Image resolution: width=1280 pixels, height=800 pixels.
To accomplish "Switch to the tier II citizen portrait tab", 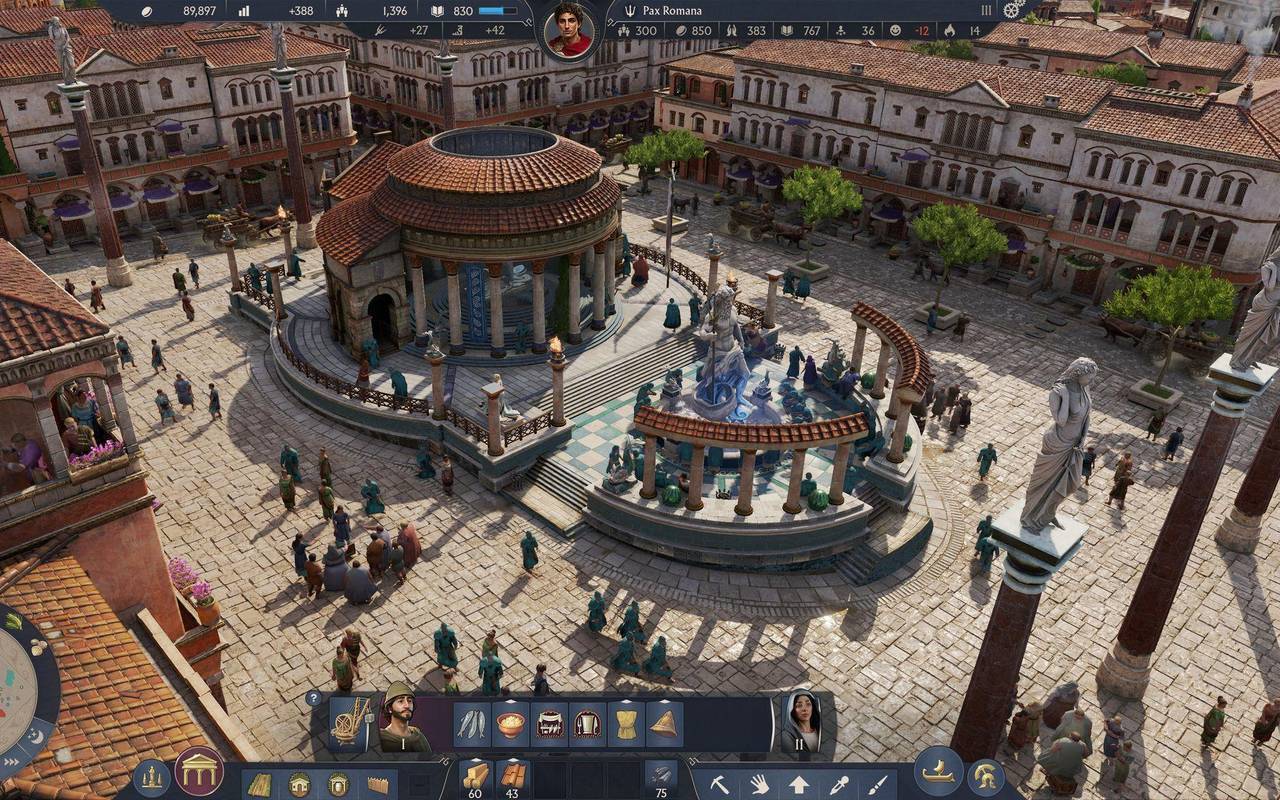I will (802, 722).
